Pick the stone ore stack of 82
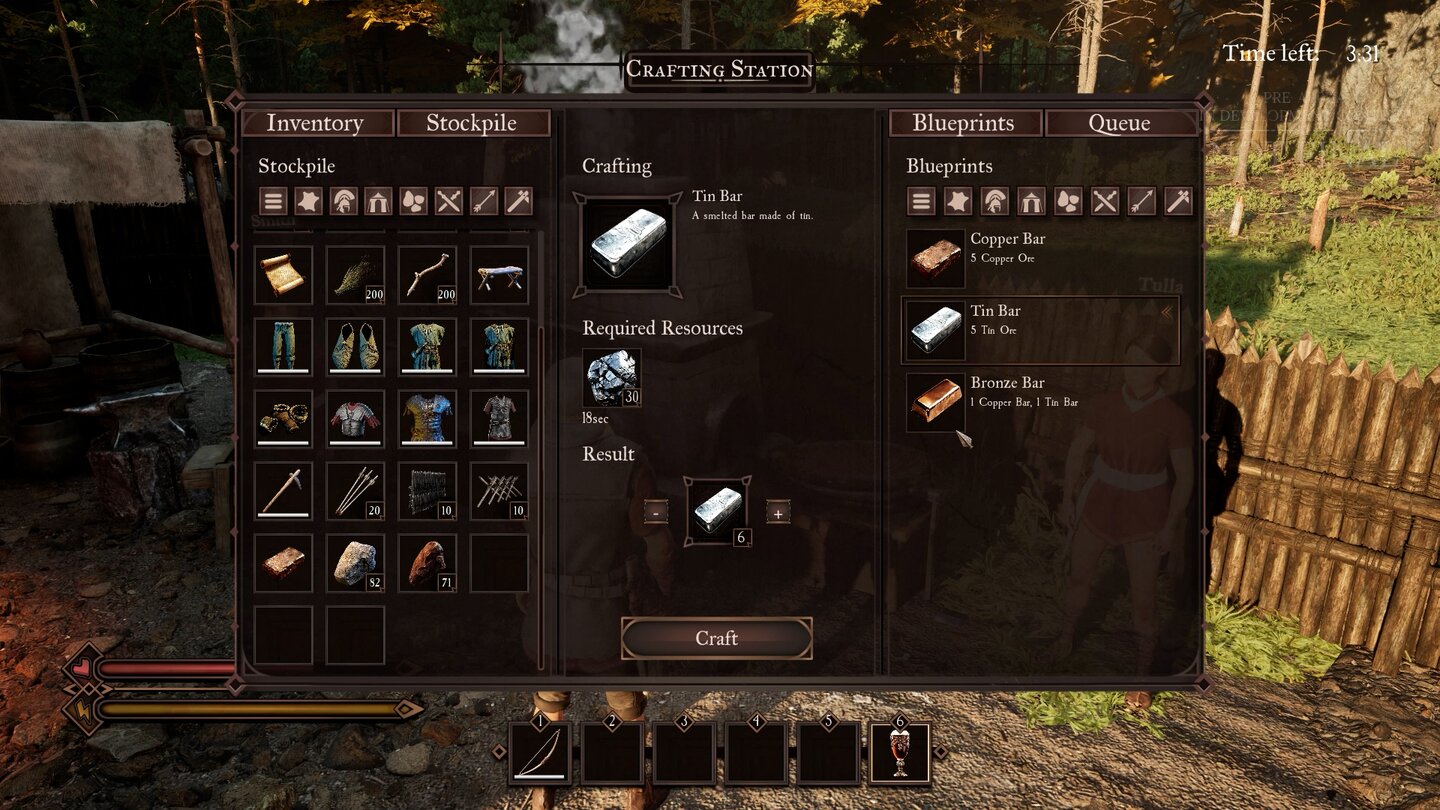1440x810 pixels. [x=355, y=563]
